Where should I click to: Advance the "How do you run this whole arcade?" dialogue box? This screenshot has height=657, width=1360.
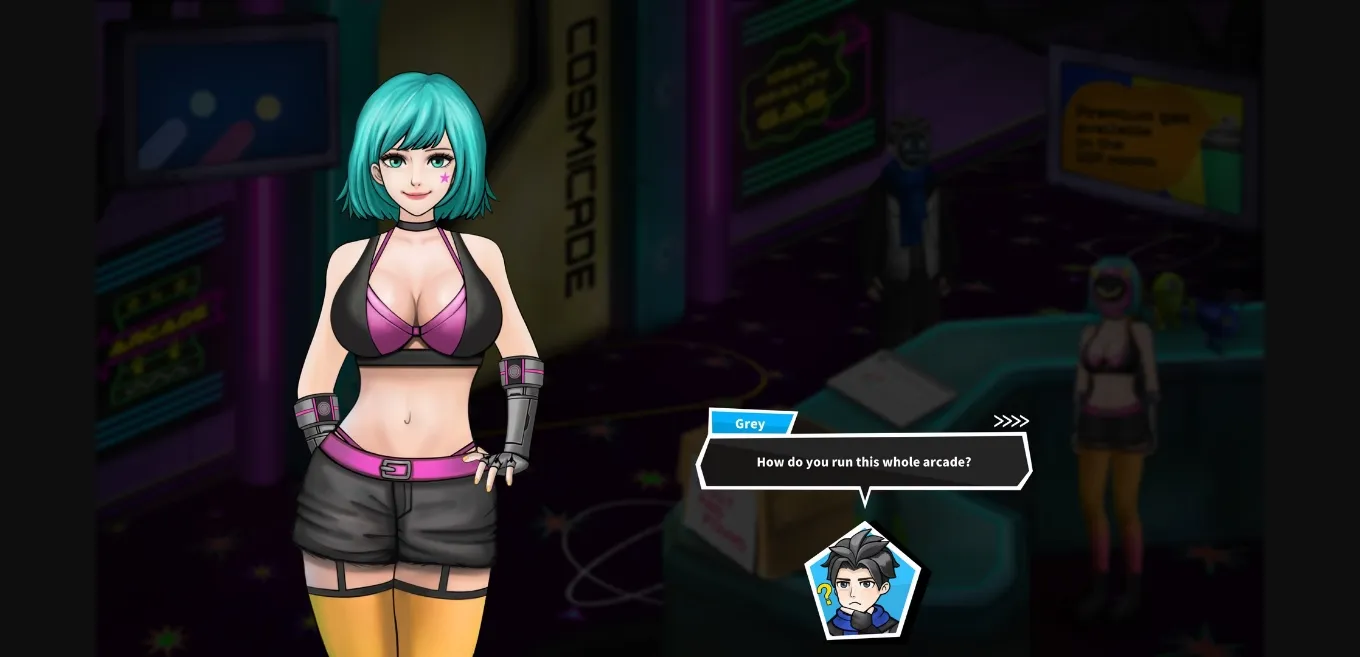(x=863, y=462)
